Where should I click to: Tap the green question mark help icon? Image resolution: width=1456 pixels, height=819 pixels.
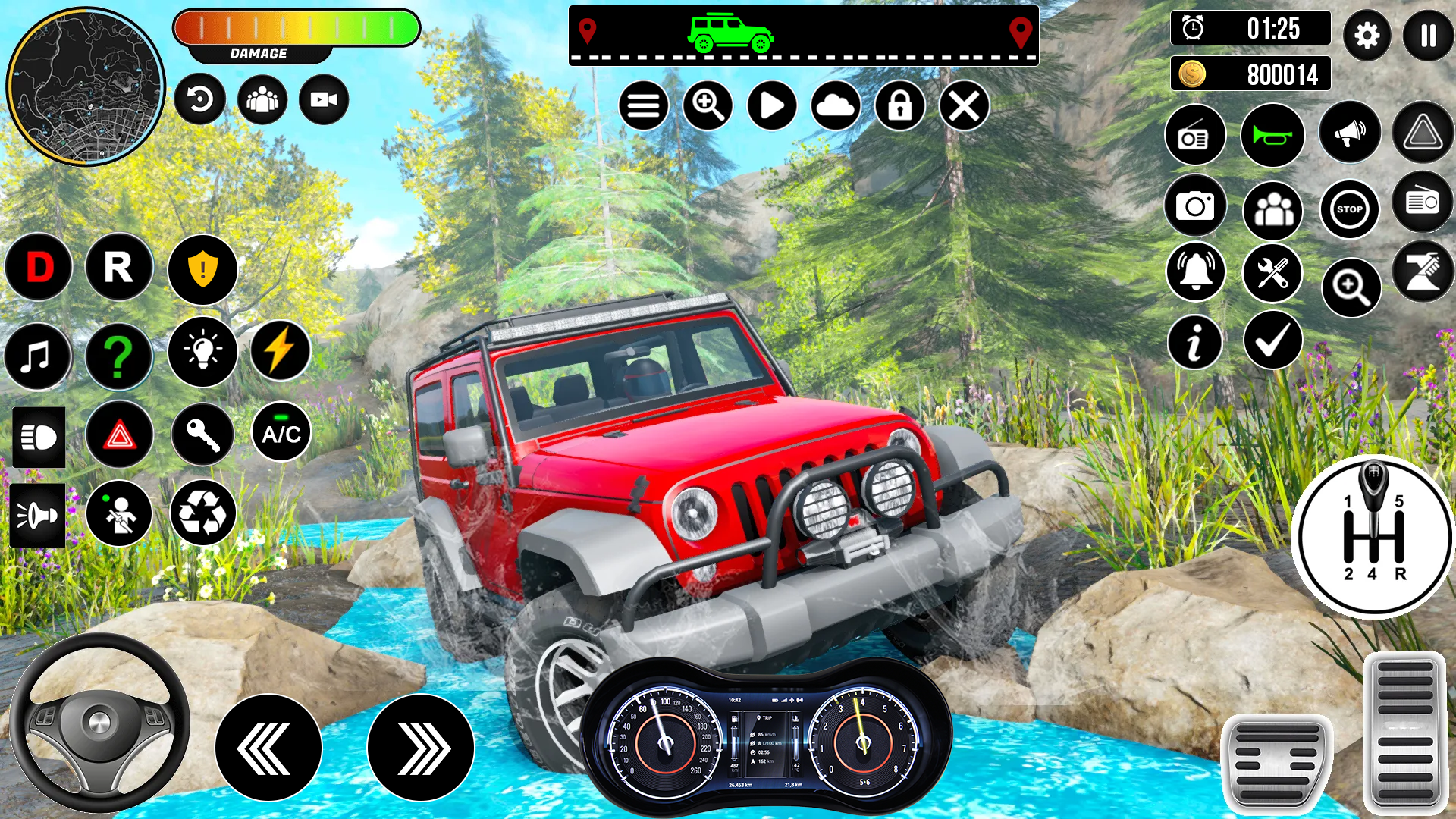point(118,356)
